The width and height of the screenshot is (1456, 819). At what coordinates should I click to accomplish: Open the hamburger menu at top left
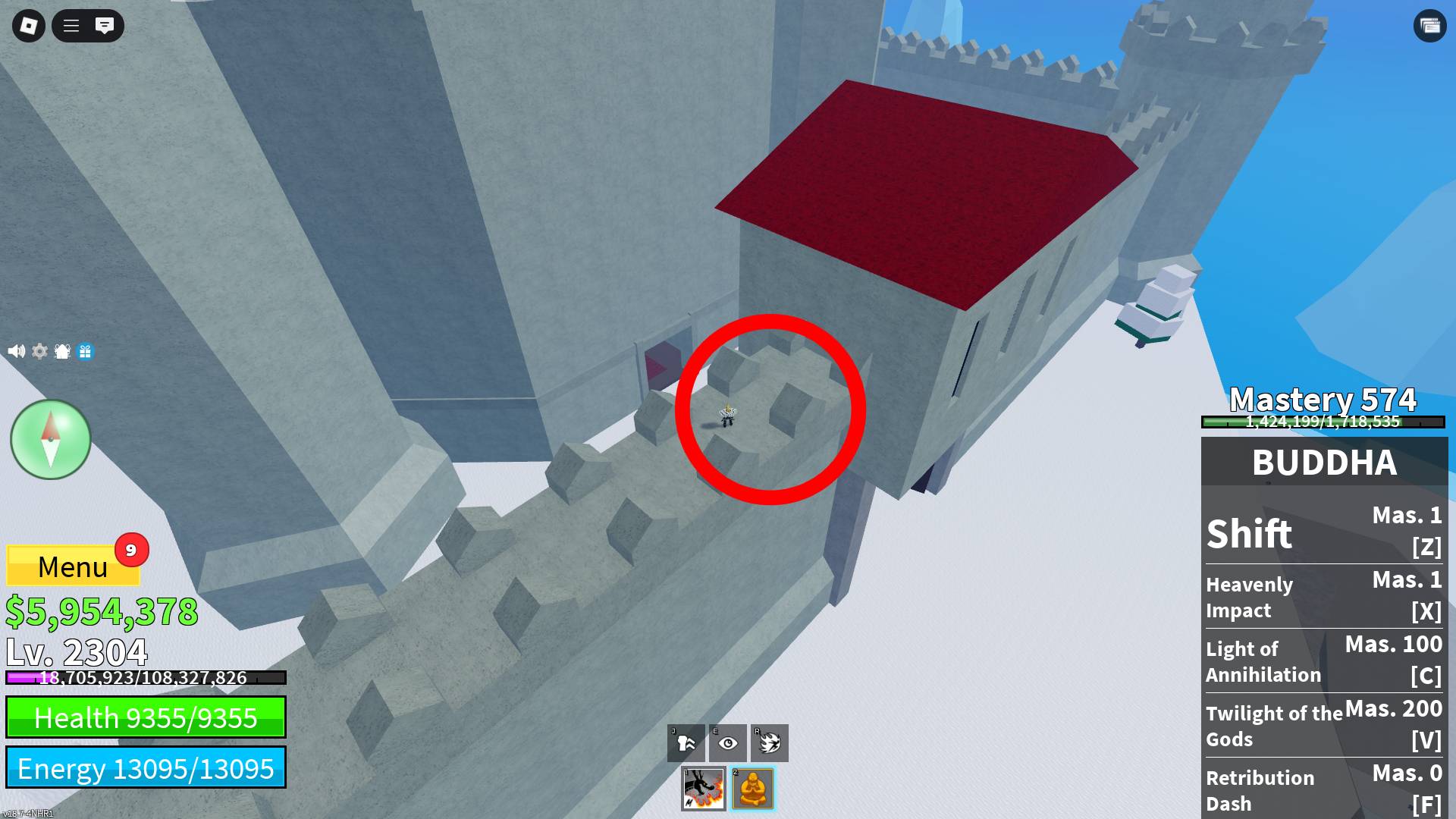pyautogui.click(x=71, y=25)
